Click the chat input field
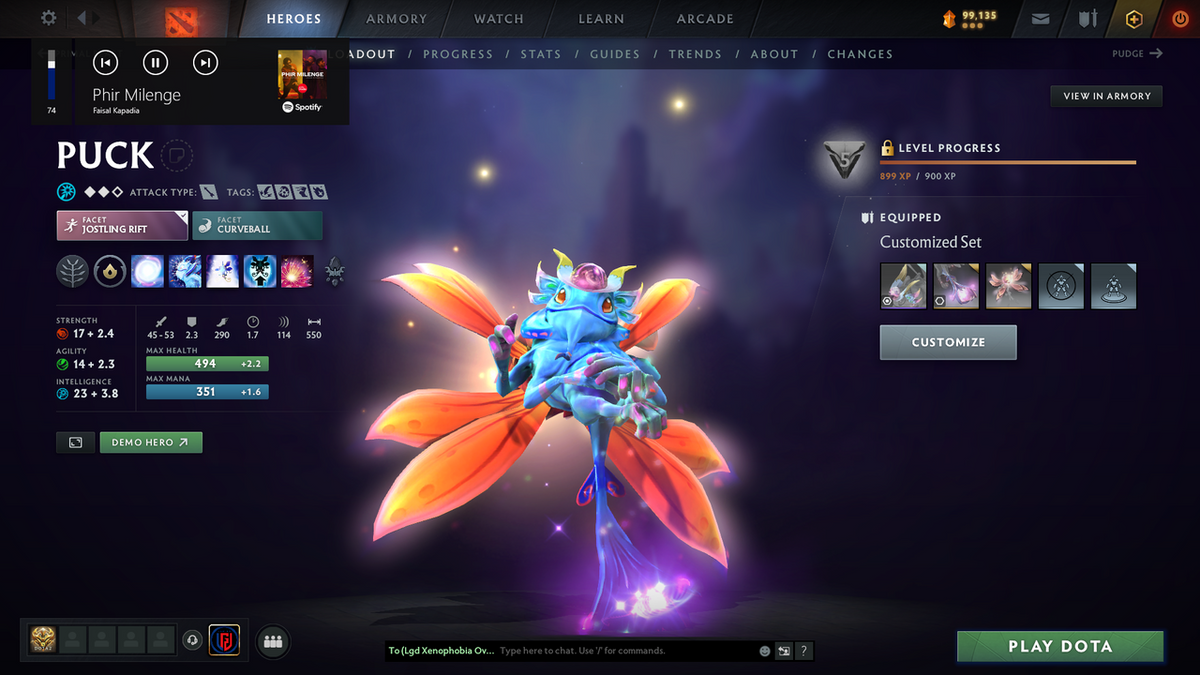Viewport: 1200px width, 675px height. pyautogui.click(x=625, y=651)
